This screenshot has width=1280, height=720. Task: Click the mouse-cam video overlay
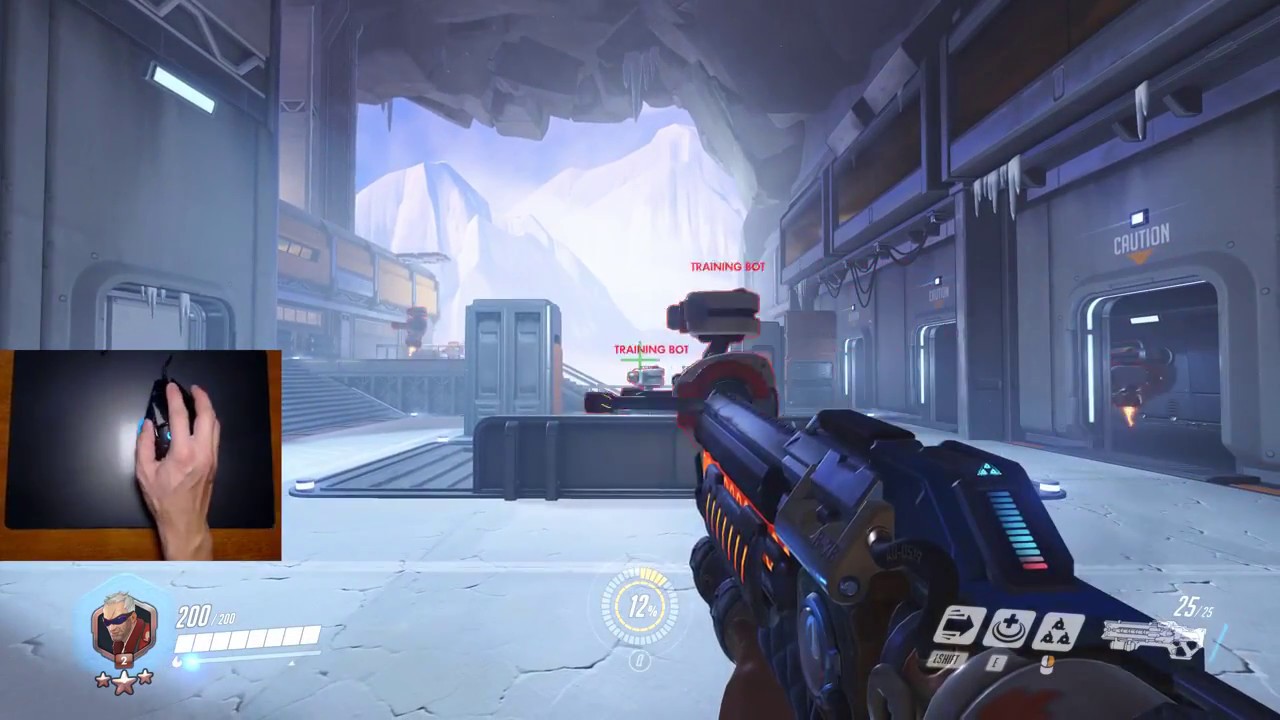tap(140, 455)
